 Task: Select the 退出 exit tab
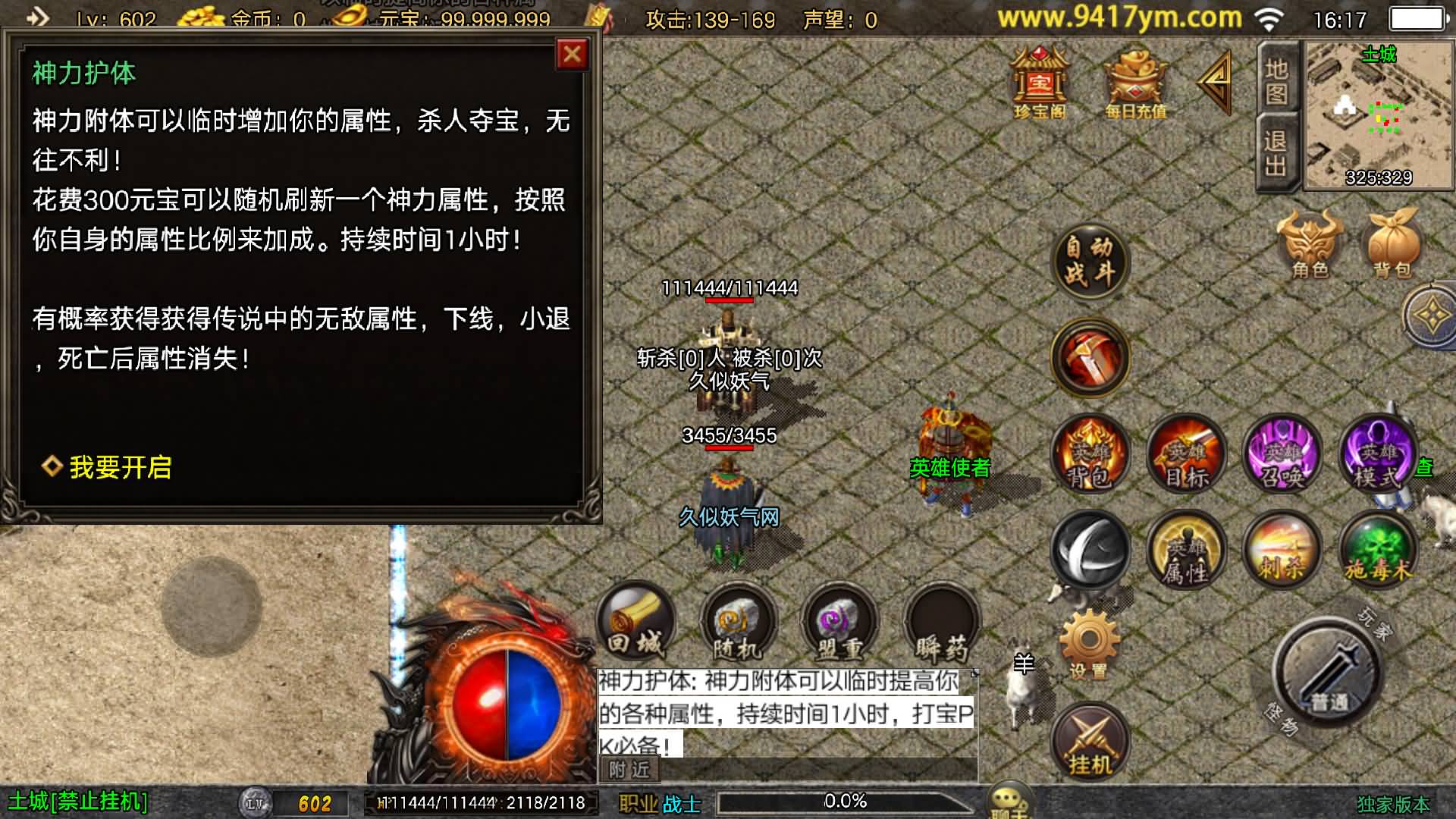[x=1277, y=152]
